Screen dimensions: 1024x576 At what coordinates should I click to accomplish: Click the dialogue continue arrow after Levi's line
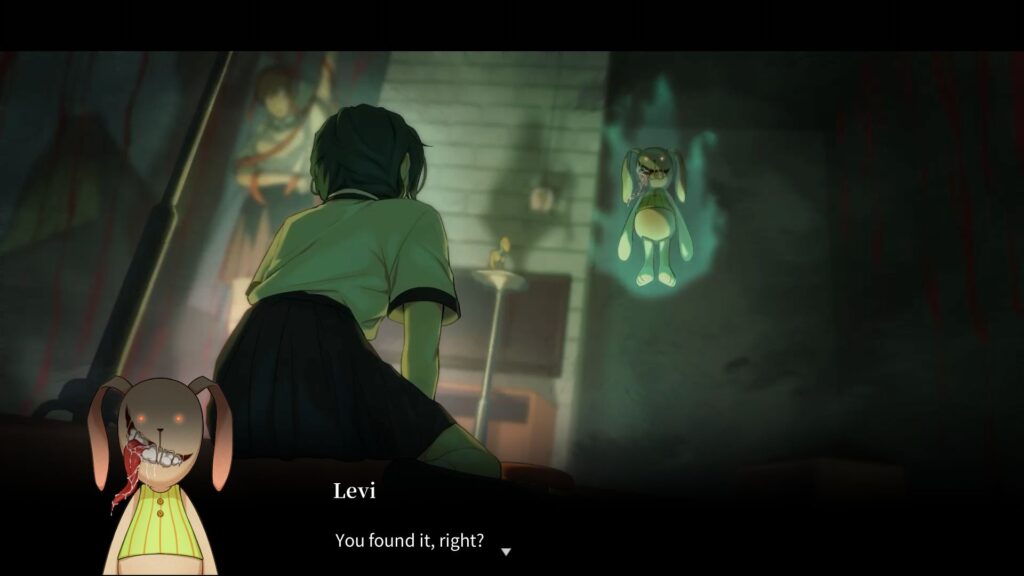click(506, 551)
